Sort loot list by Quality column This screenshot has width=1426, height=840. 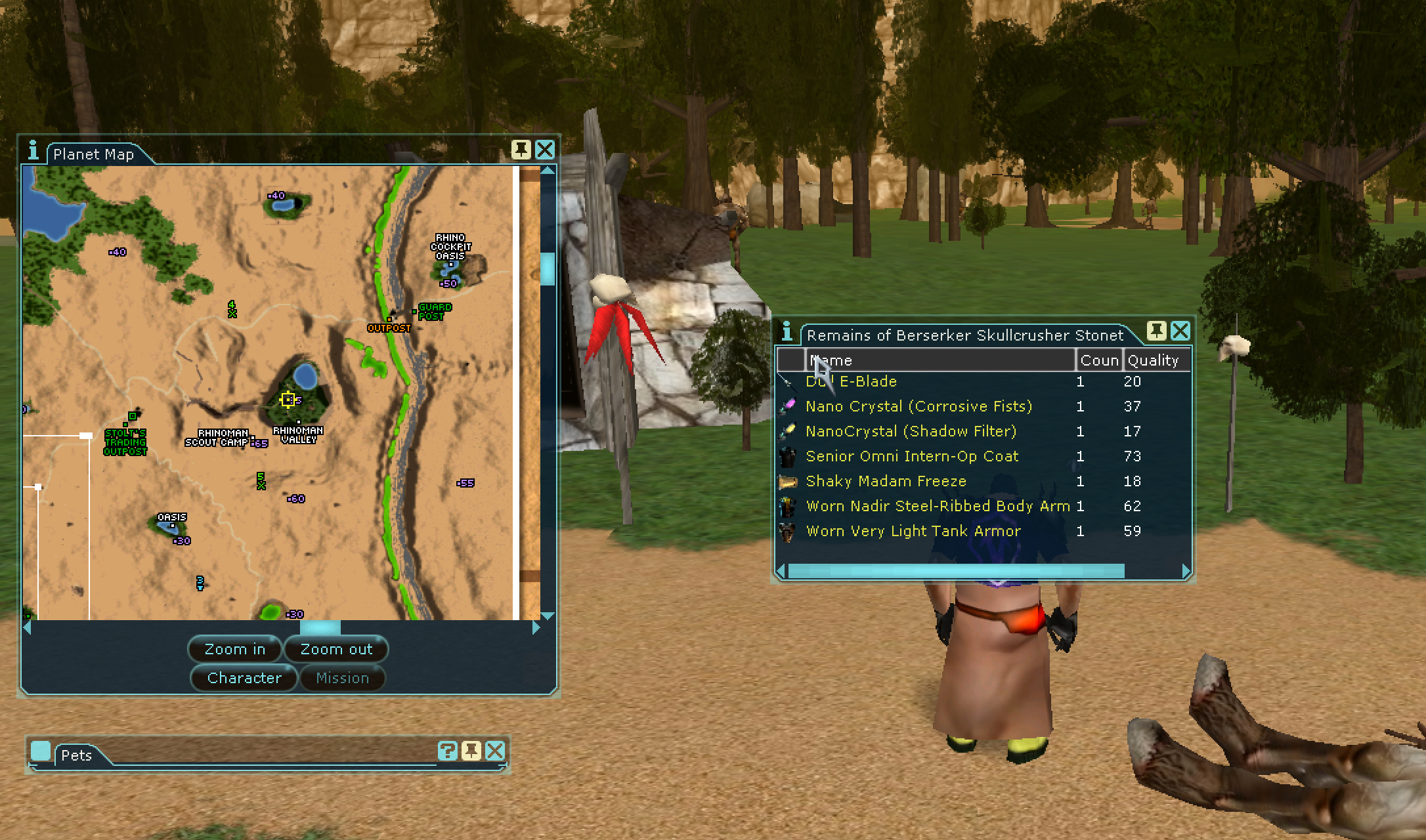tap(1154, 360)
